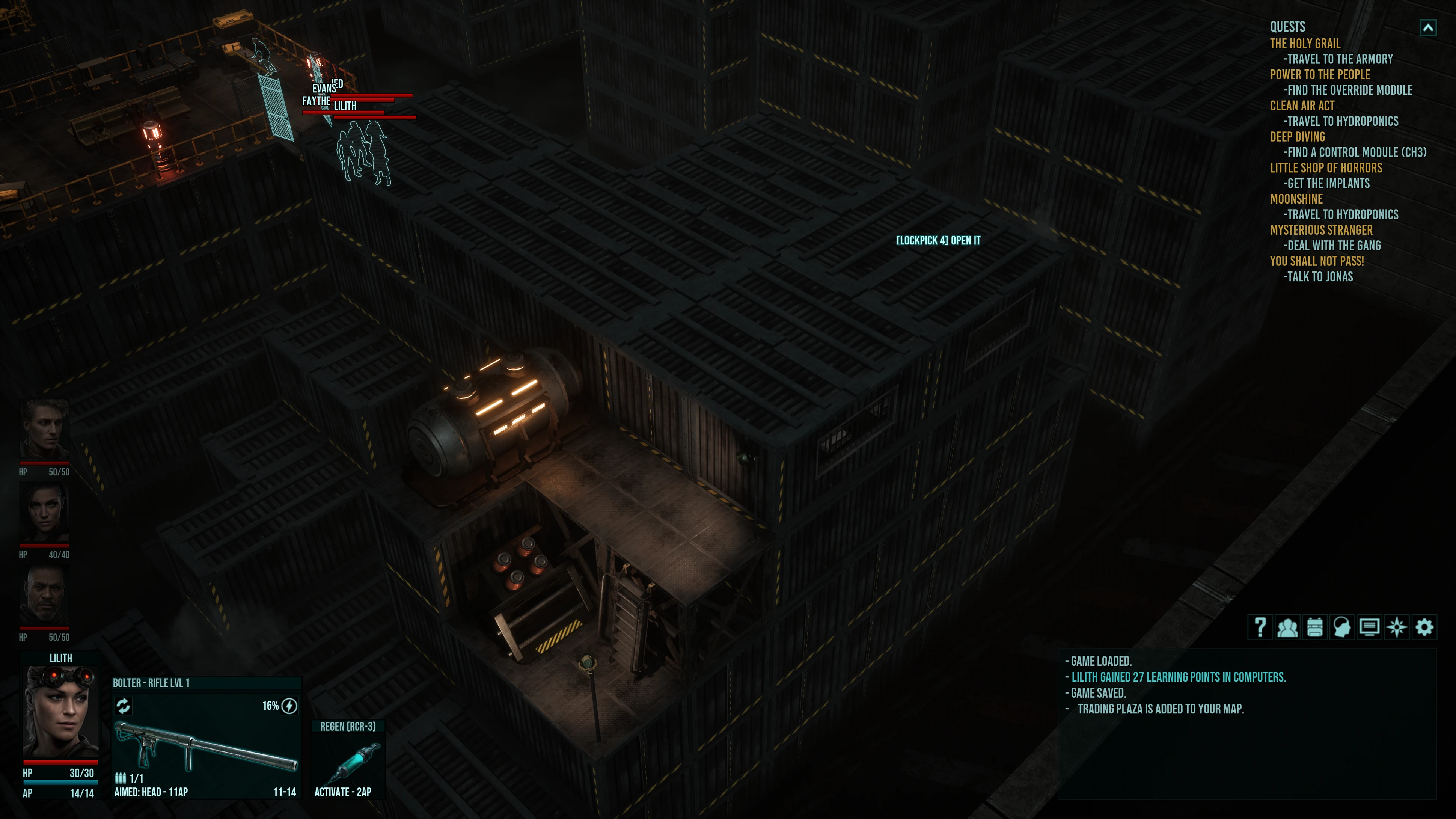Select the bearded man's party portrait
The width and height of the screenshot is (1456, 819).
click(45, 596)
